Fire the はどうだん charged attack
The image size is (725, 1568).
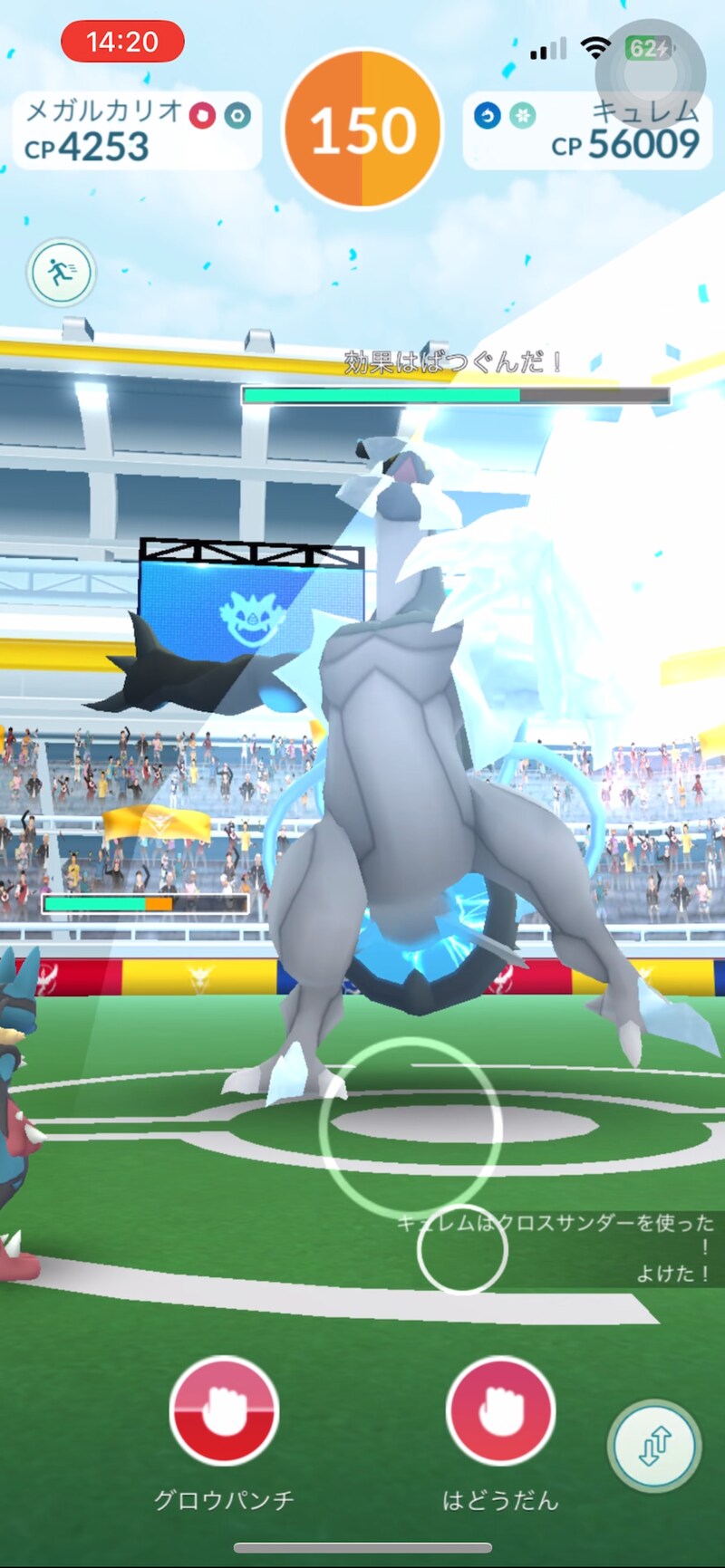pos(500,1409)
